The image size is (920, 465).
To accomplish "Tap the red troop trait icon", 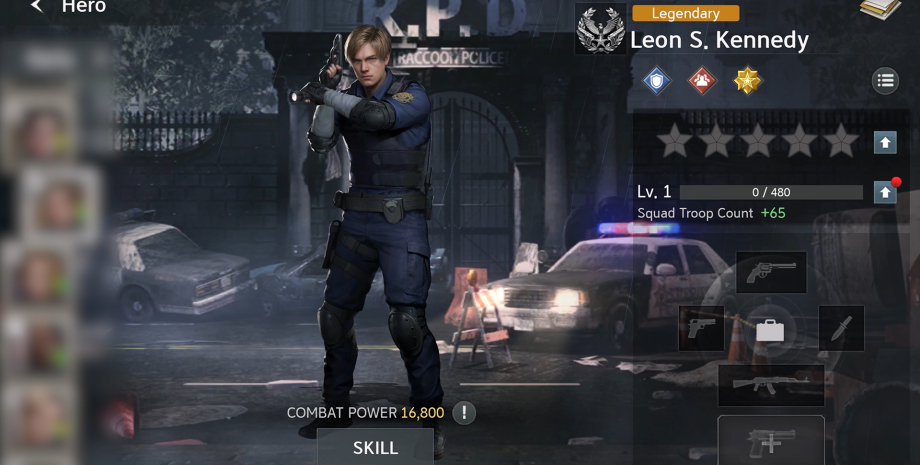I will point(702,81).
